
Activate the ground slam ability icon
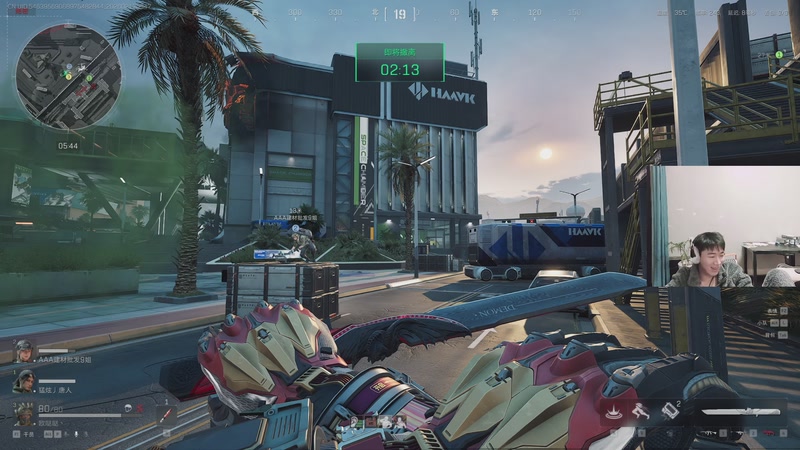pos(610,411)
